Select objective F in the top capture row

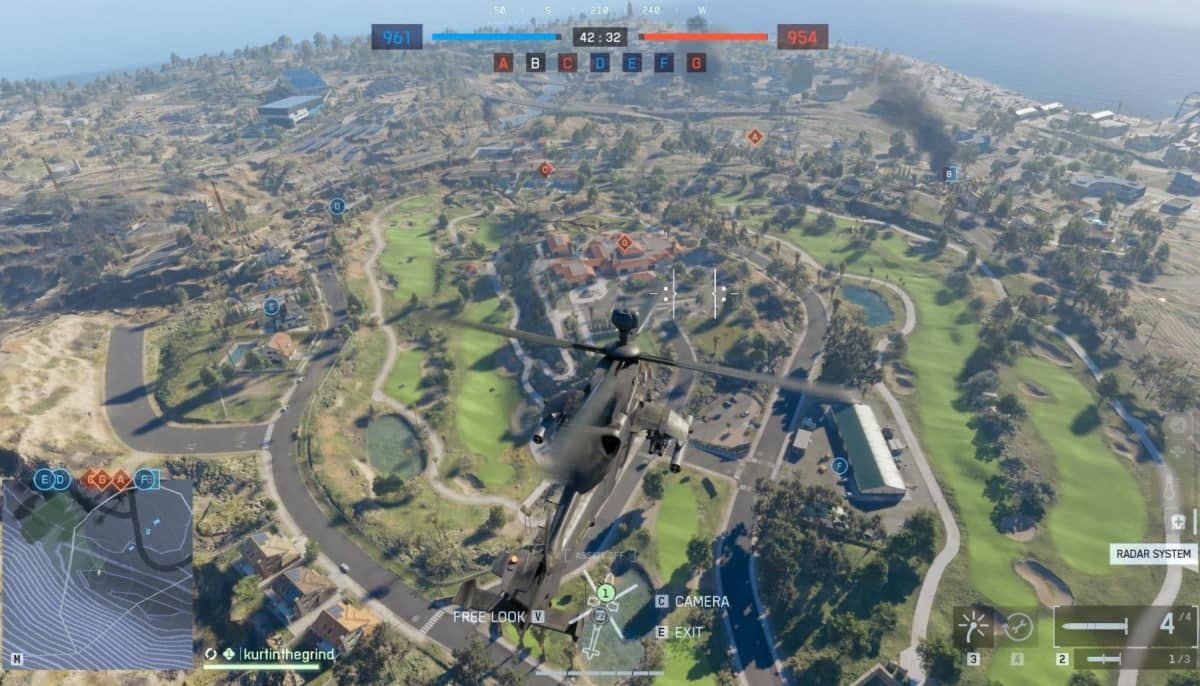664,63
